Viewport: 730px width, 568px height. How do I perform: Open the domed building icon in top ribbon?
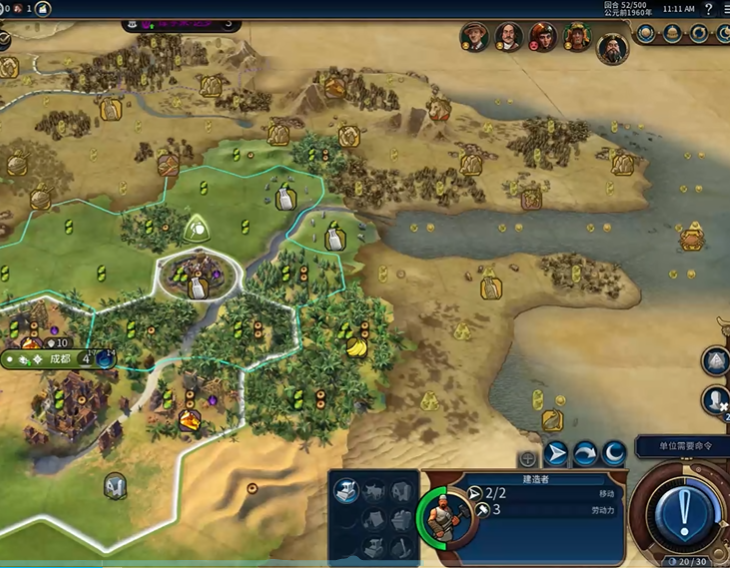point(673,34)
